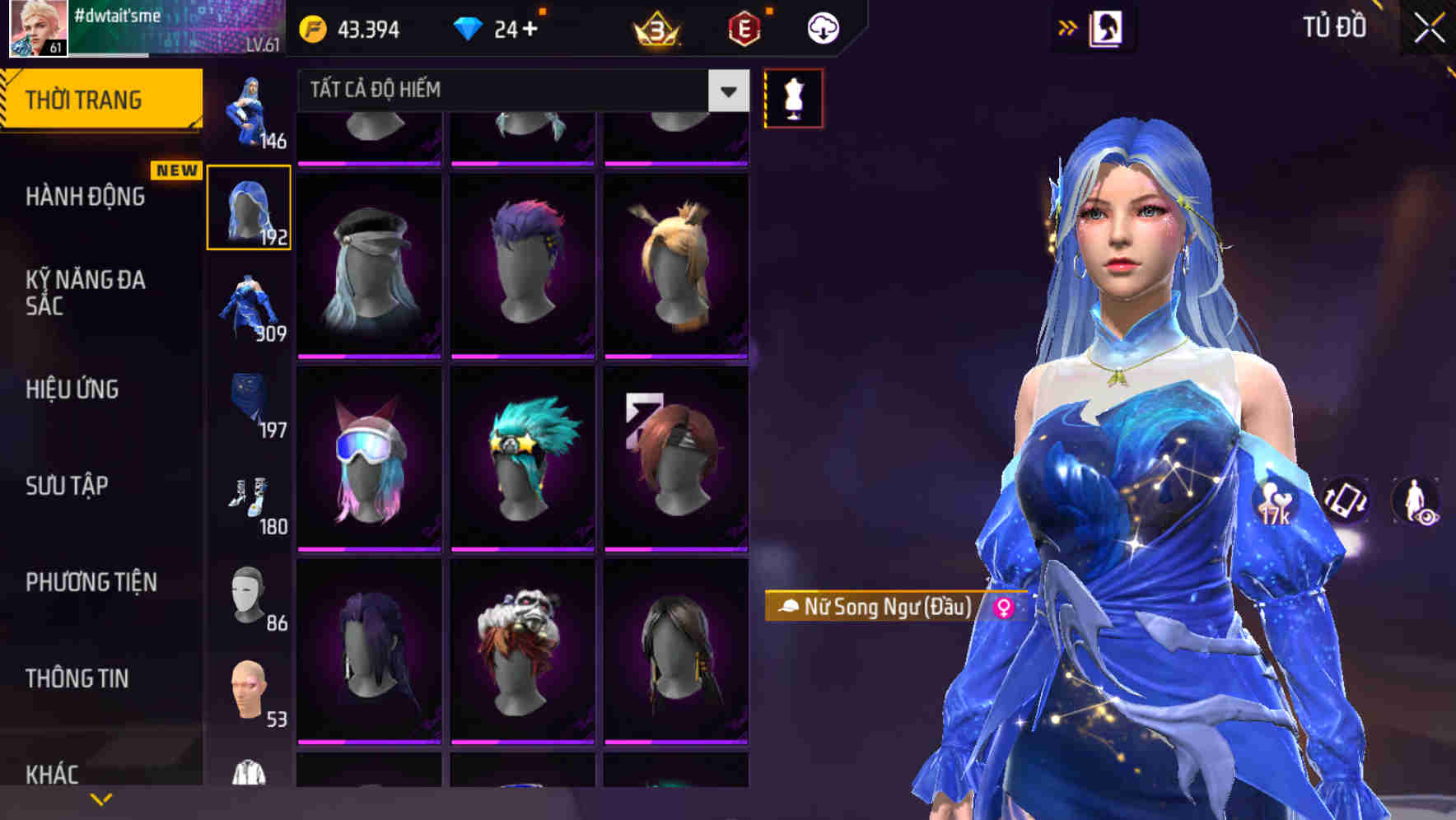Click the female gender symbol on the item label
1456x820 pixels.
tap(1002, 607)
